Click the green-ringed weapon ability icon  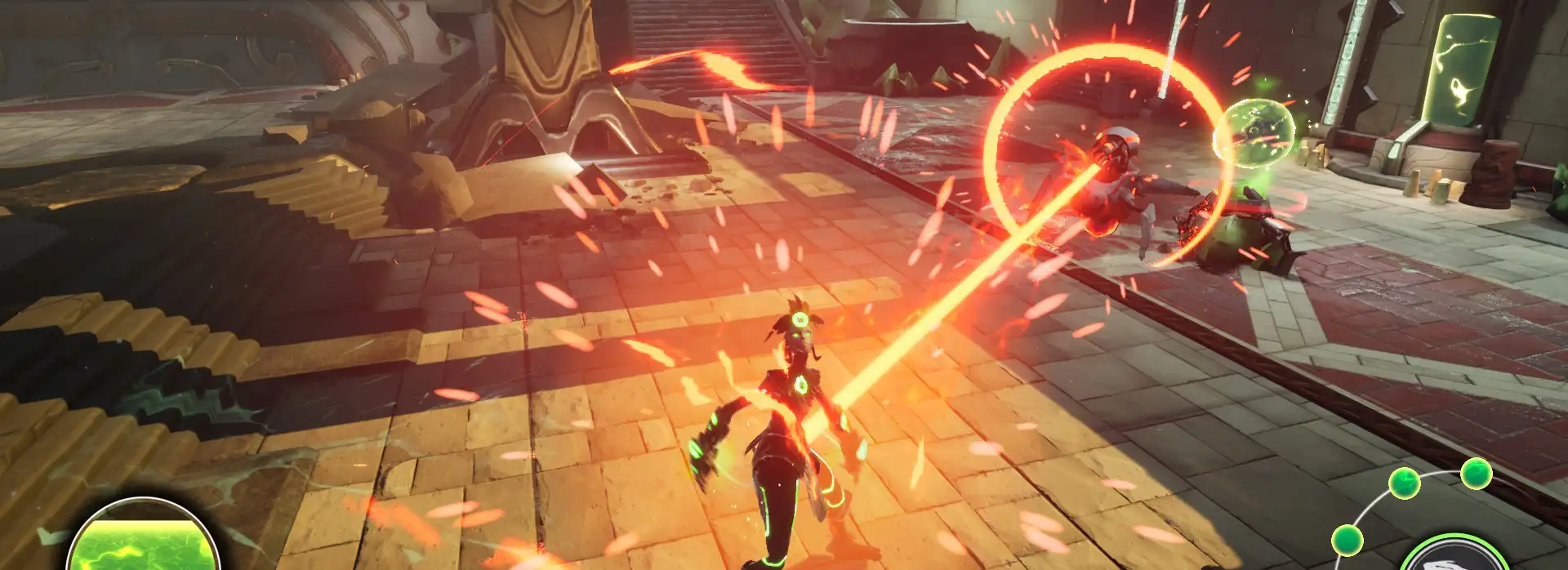[x=1453, y=557]
